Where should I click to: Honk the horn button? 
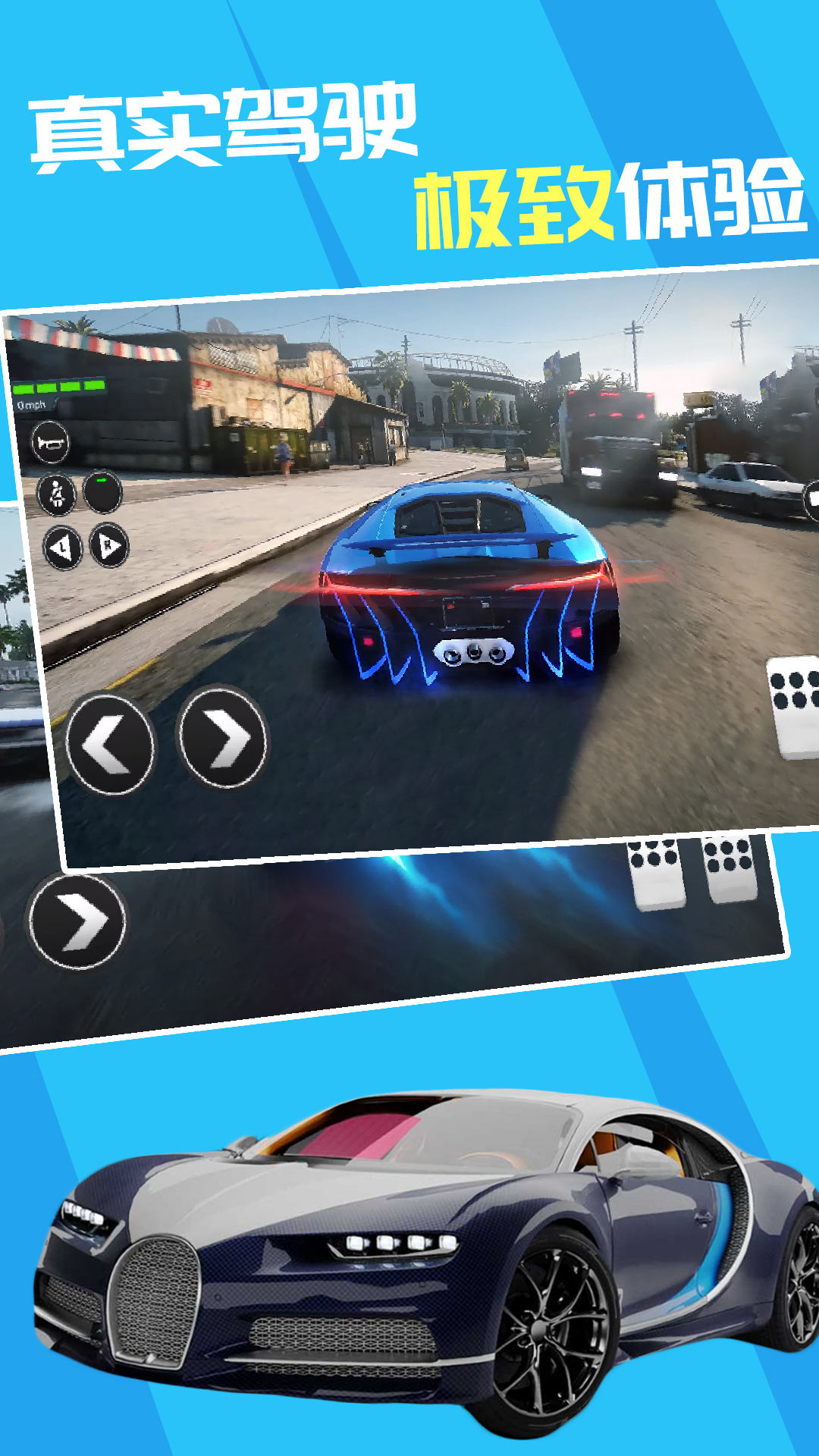[50, 444]
